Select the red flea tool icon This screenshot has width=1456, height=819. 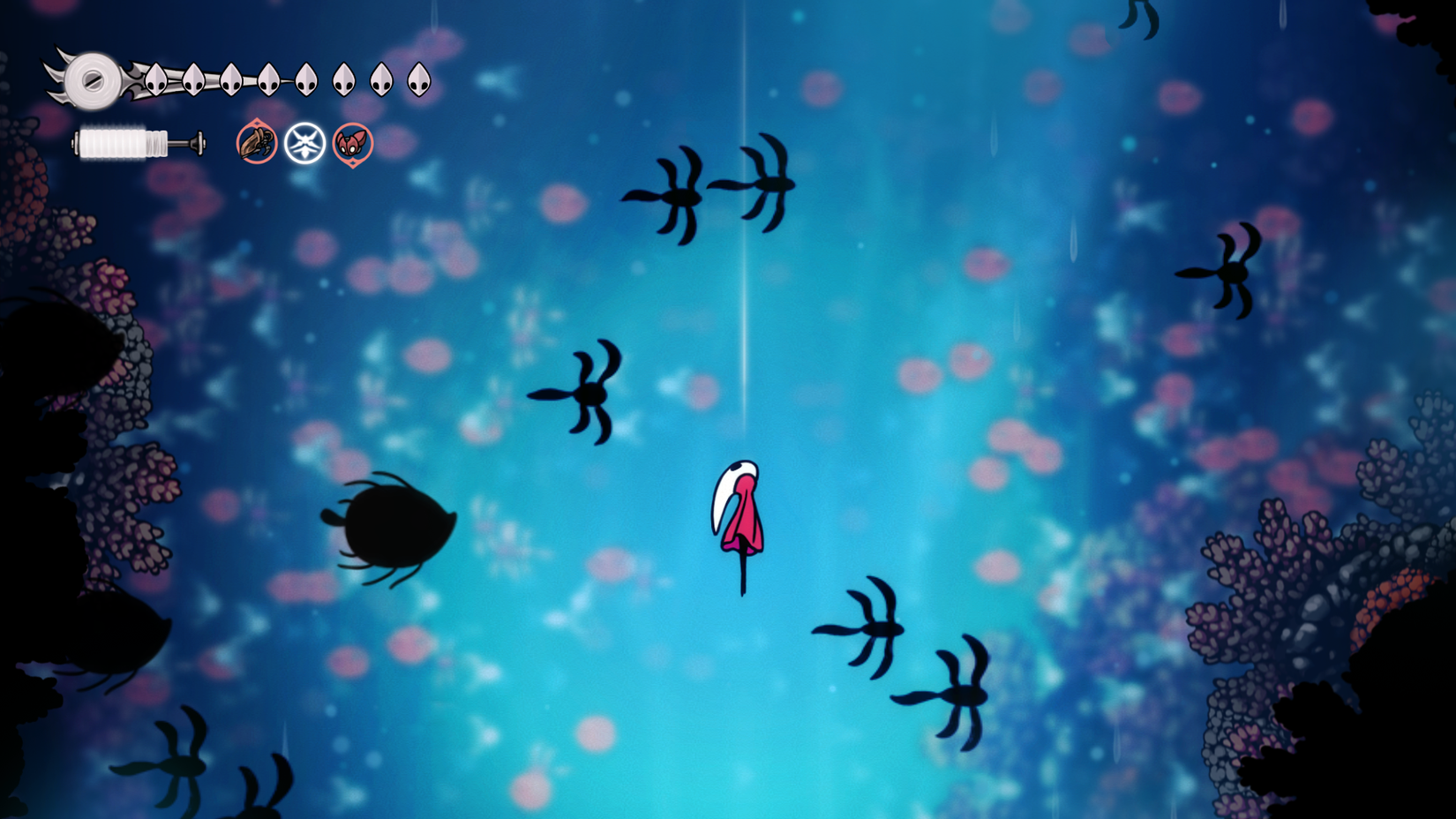tap(352, 143)
